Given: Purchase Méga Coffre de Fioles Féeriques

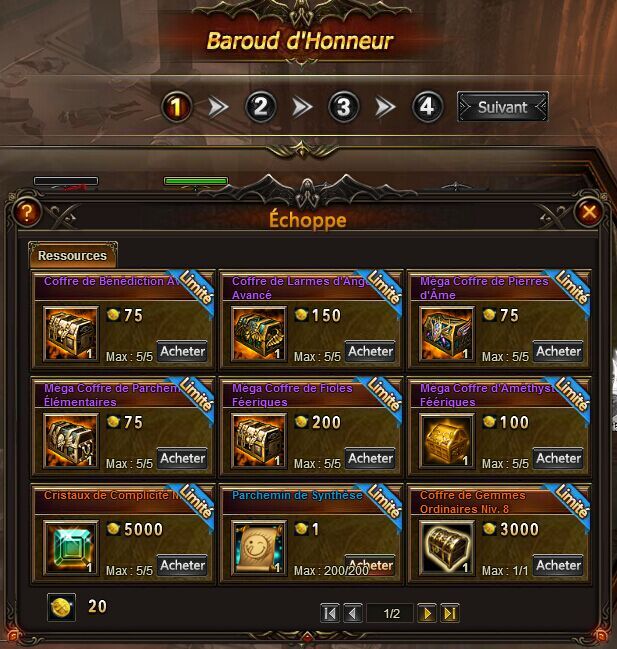Looking at the screenshot, I should click(370, 458).
